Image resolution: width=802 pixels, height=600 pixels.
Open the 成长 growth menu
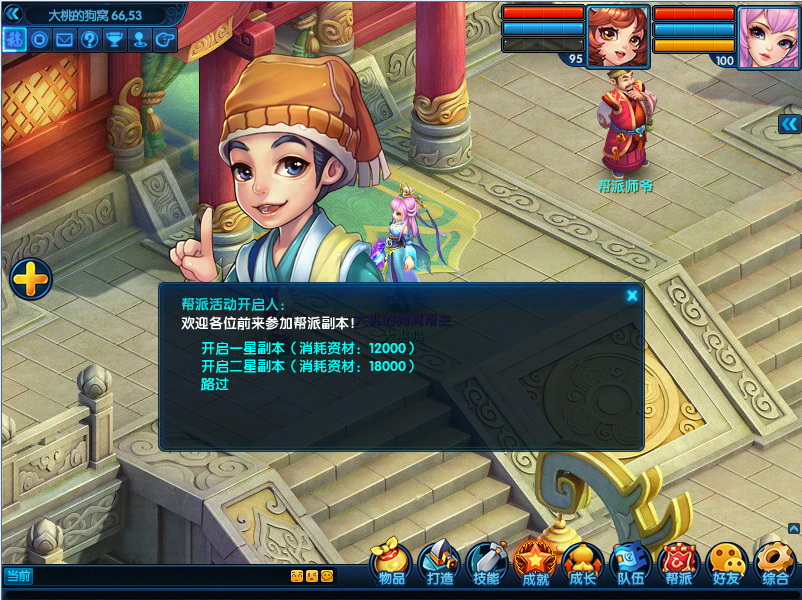pos(582,564)
